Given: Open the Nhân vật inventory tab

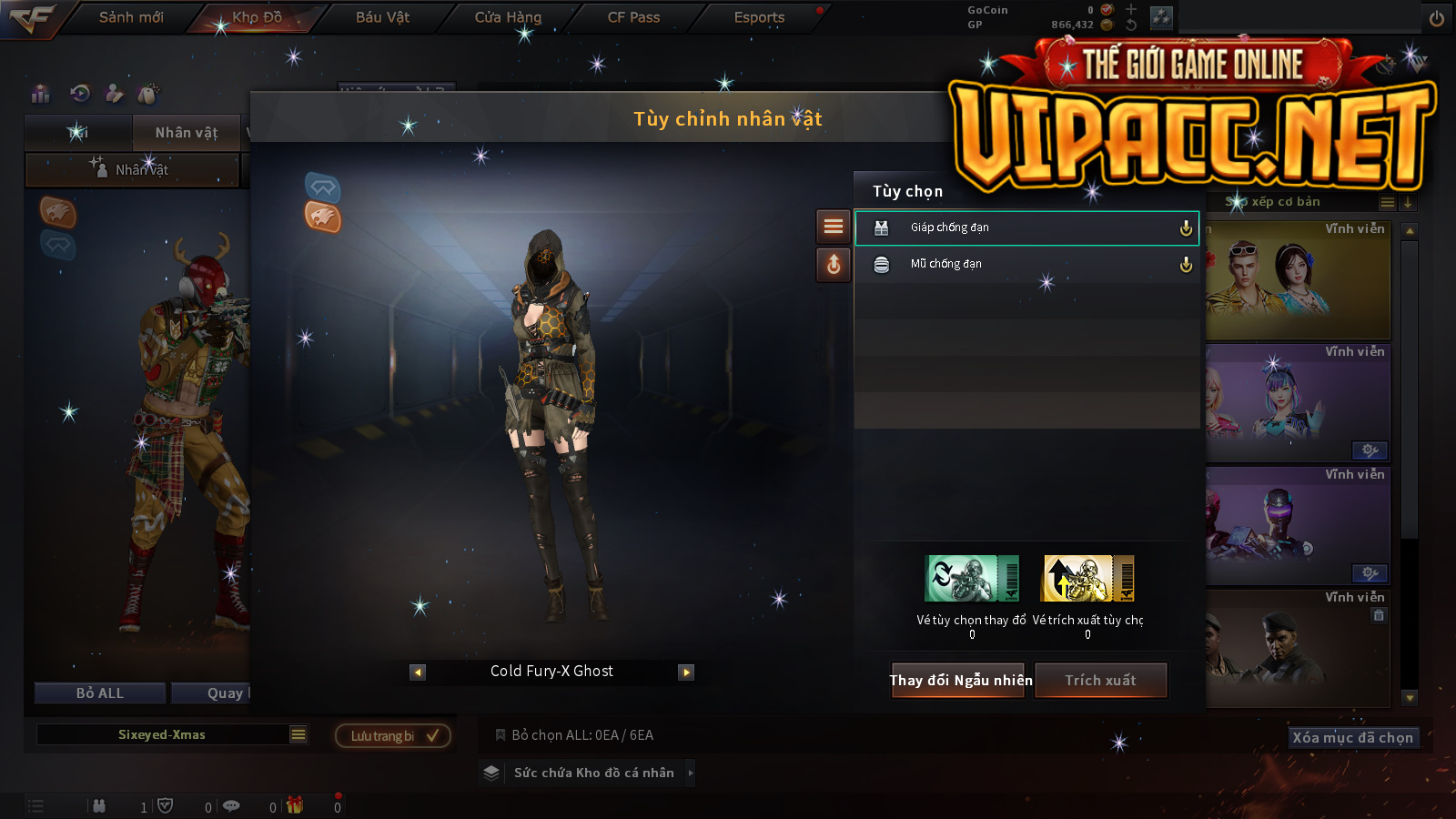Looking at the screenshot, I should click(x=187, y=133).
